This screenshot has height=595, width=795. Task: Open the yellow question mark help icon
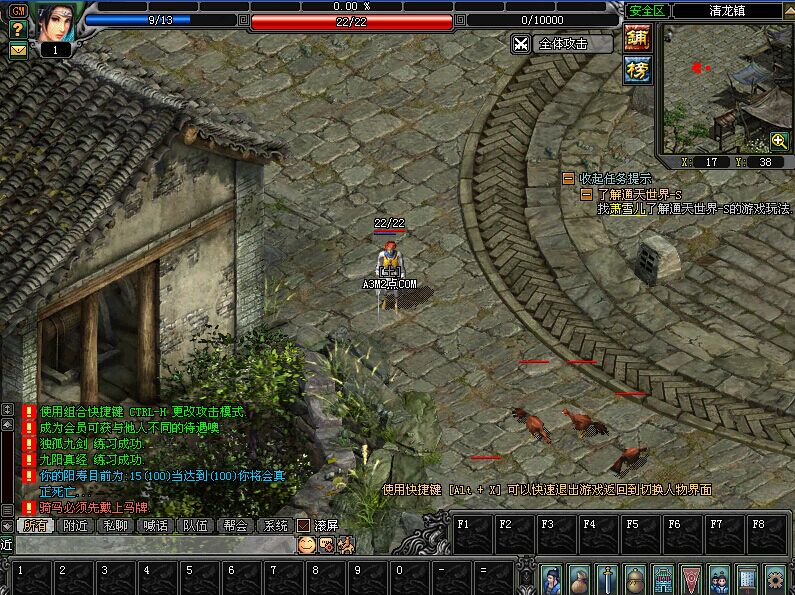pos(18,30)
